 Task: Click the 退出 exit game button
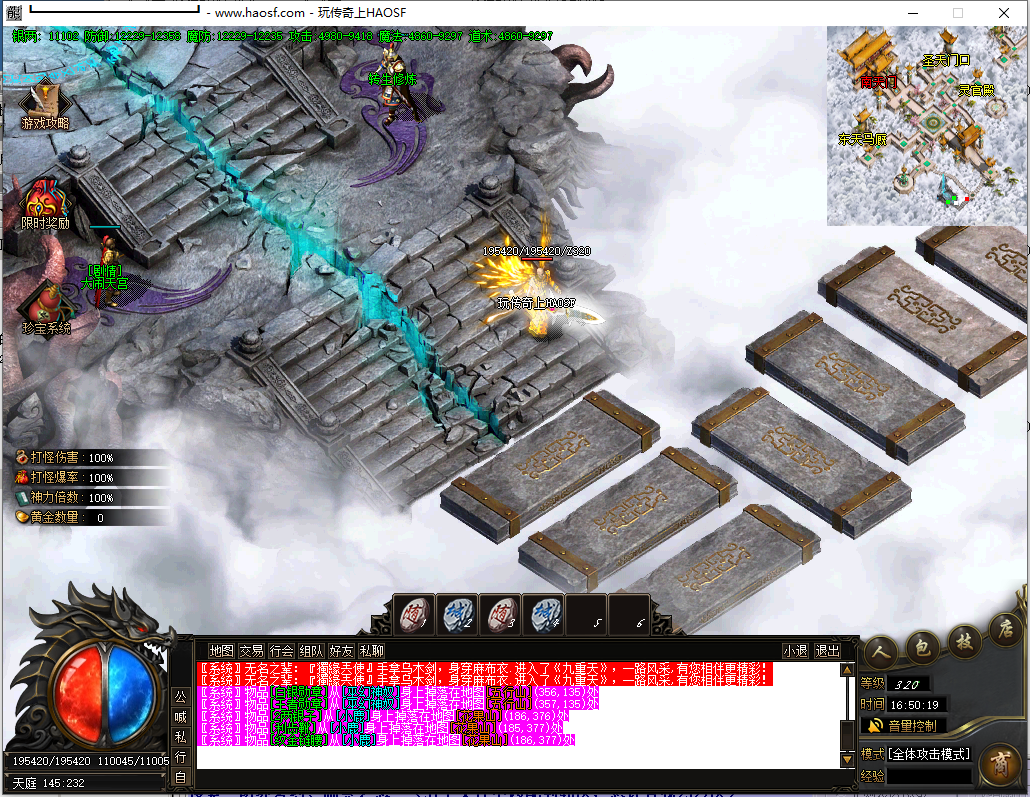click(827, 651)
